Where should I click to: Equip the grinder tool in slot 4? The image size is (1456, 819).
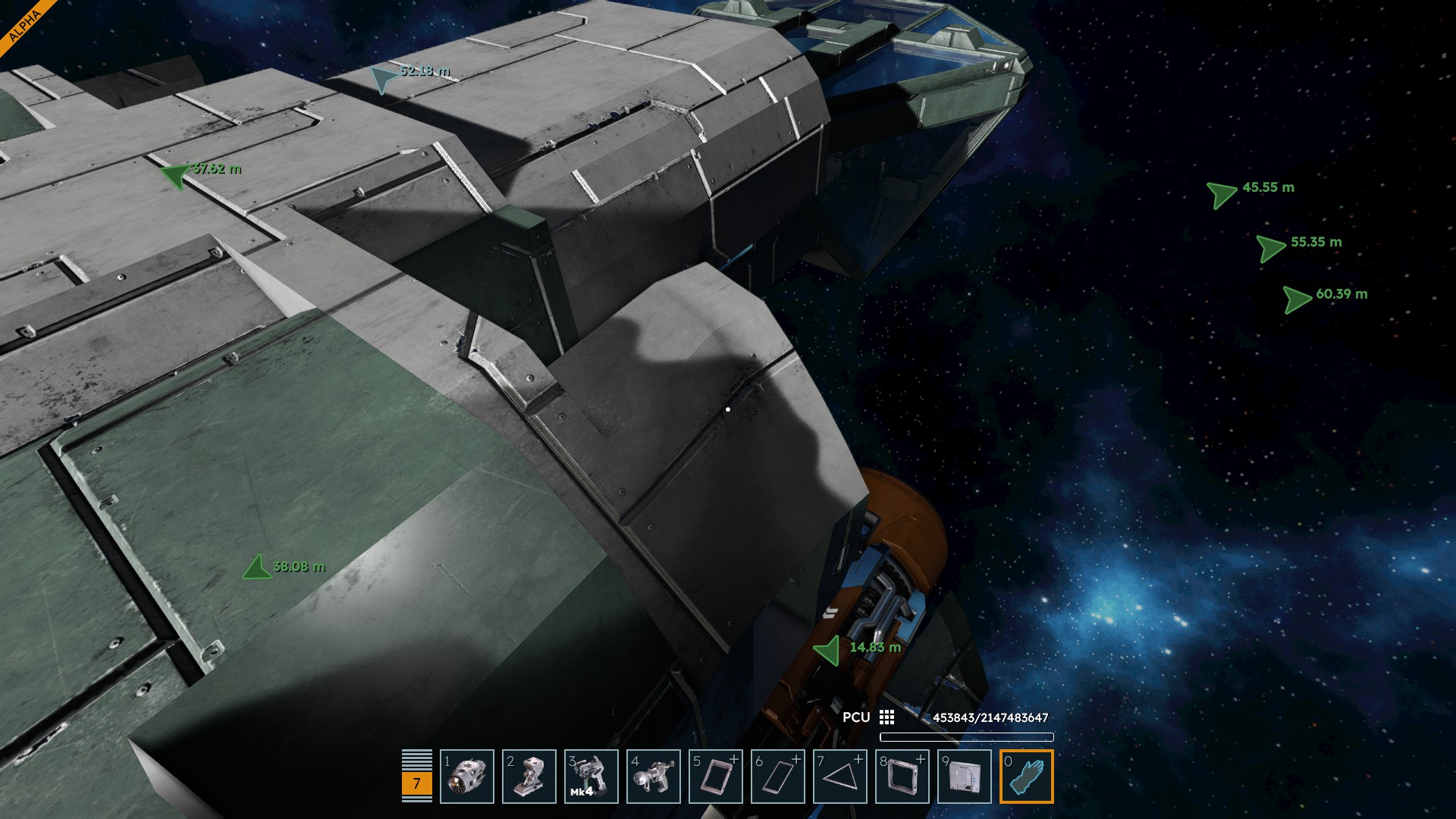pyautogui.click(x=654, y=777)
